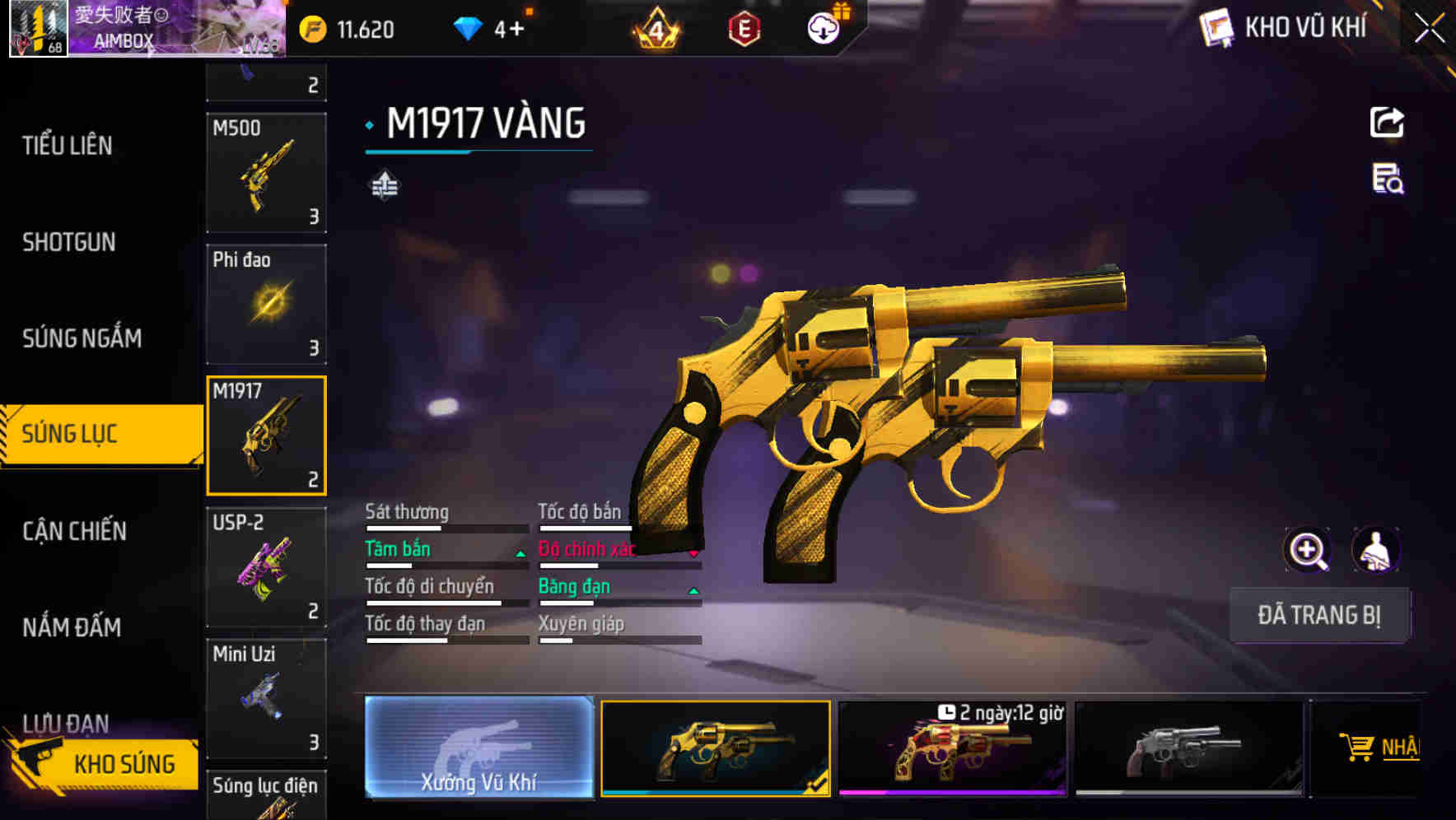The height and width of the screenshot is (820, 1456).
Task: Select the time-limited red revolver skin
Action: pyautogui.click(x=952, y=748)
